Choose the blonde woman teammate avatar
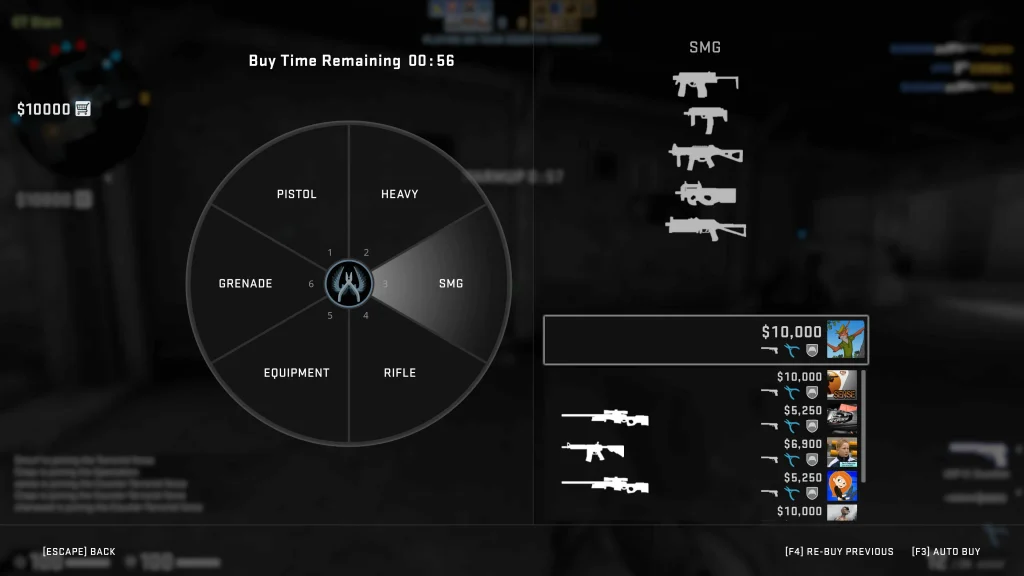Image resolution: width=1024 pixels, height=576 pixels. pyautogui.click(x=842, y=452)
